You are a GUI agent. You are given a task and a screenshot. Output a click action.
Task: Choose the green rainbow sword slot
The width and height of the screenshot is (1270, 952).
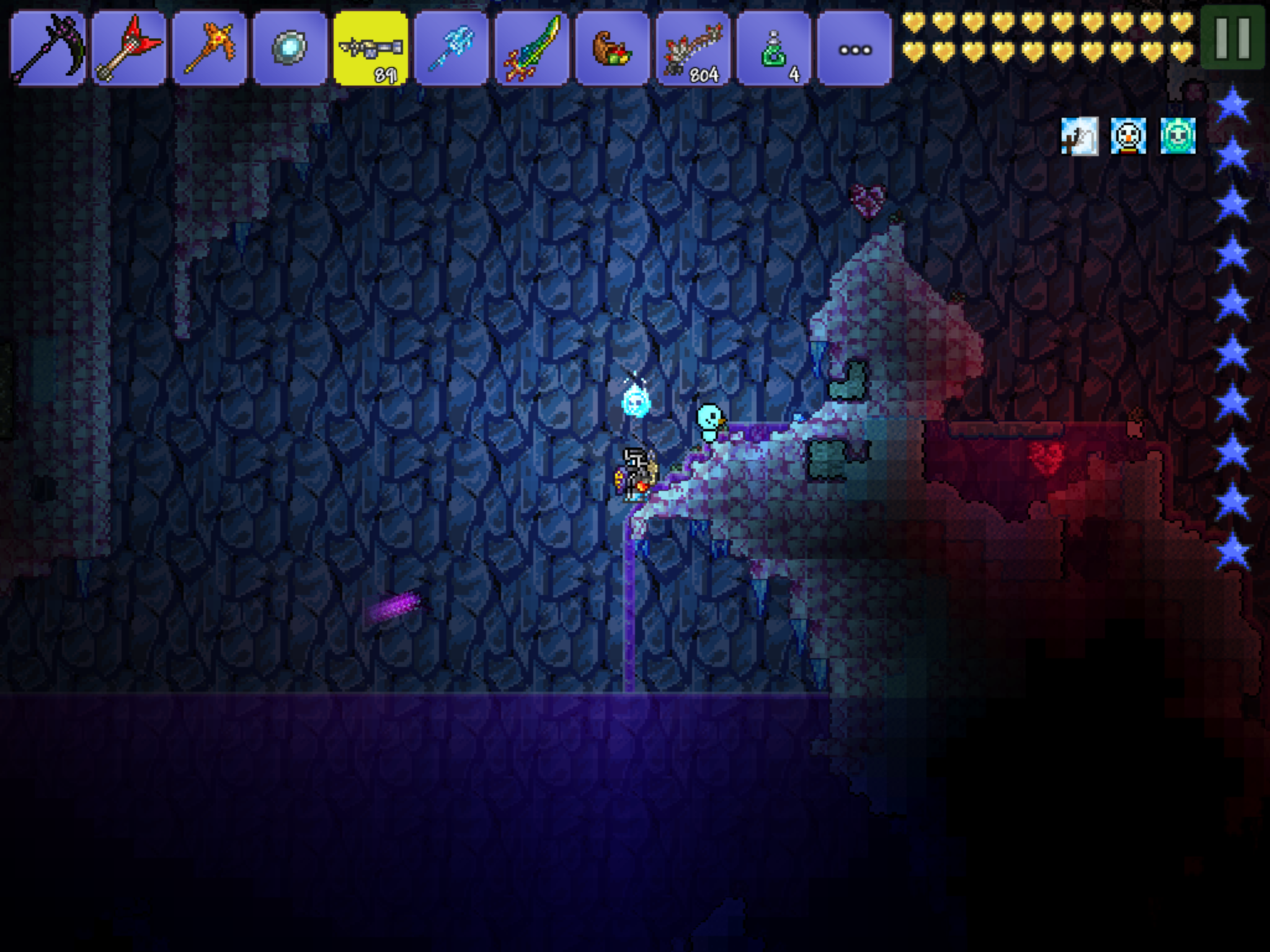(x=532, y=48)
